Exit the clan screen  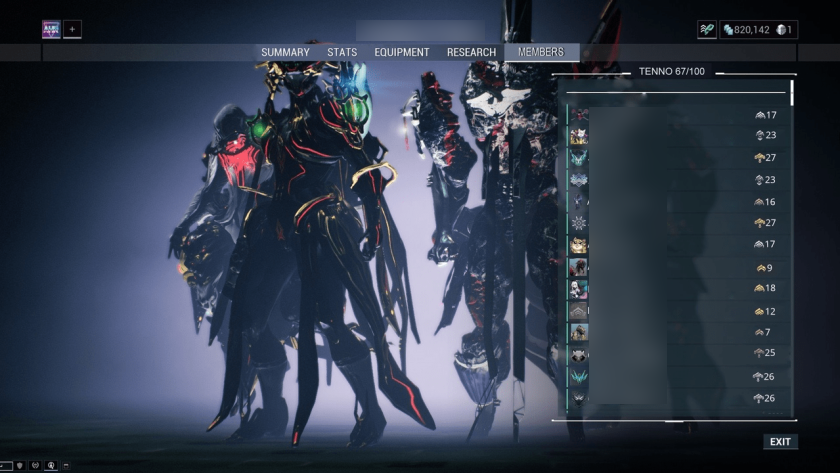[780, 441]
